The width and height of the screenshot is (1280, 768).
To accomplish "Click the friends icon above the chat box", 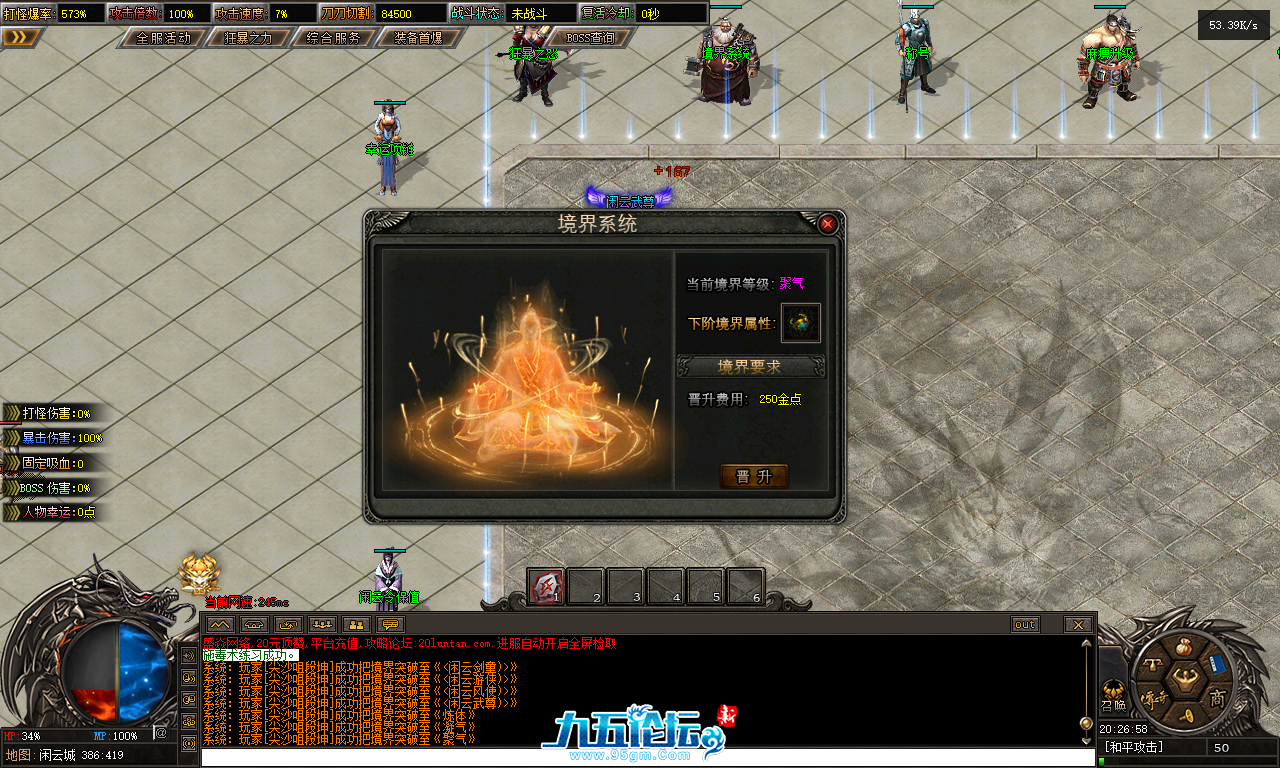I will (355, 624).
